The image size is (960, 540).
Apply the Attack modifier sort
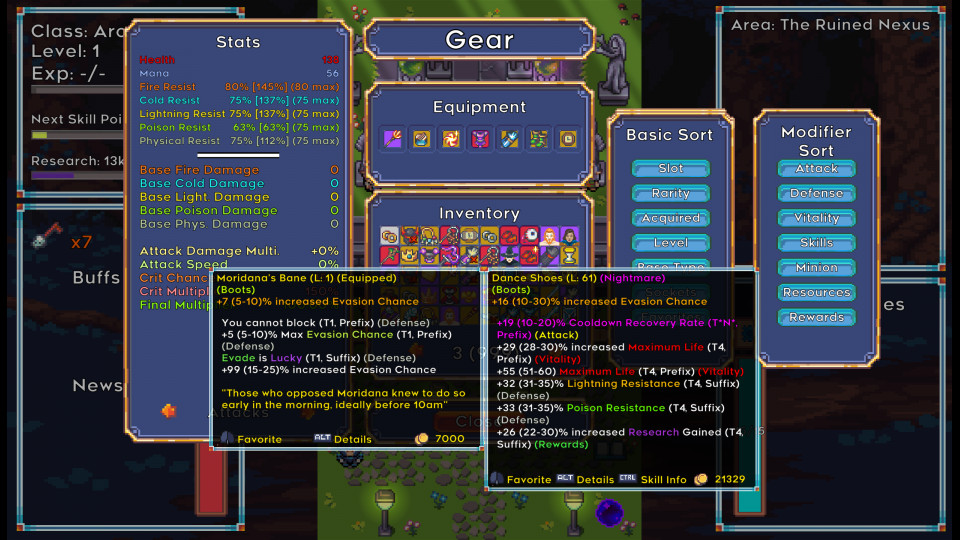tap(816, 168)
